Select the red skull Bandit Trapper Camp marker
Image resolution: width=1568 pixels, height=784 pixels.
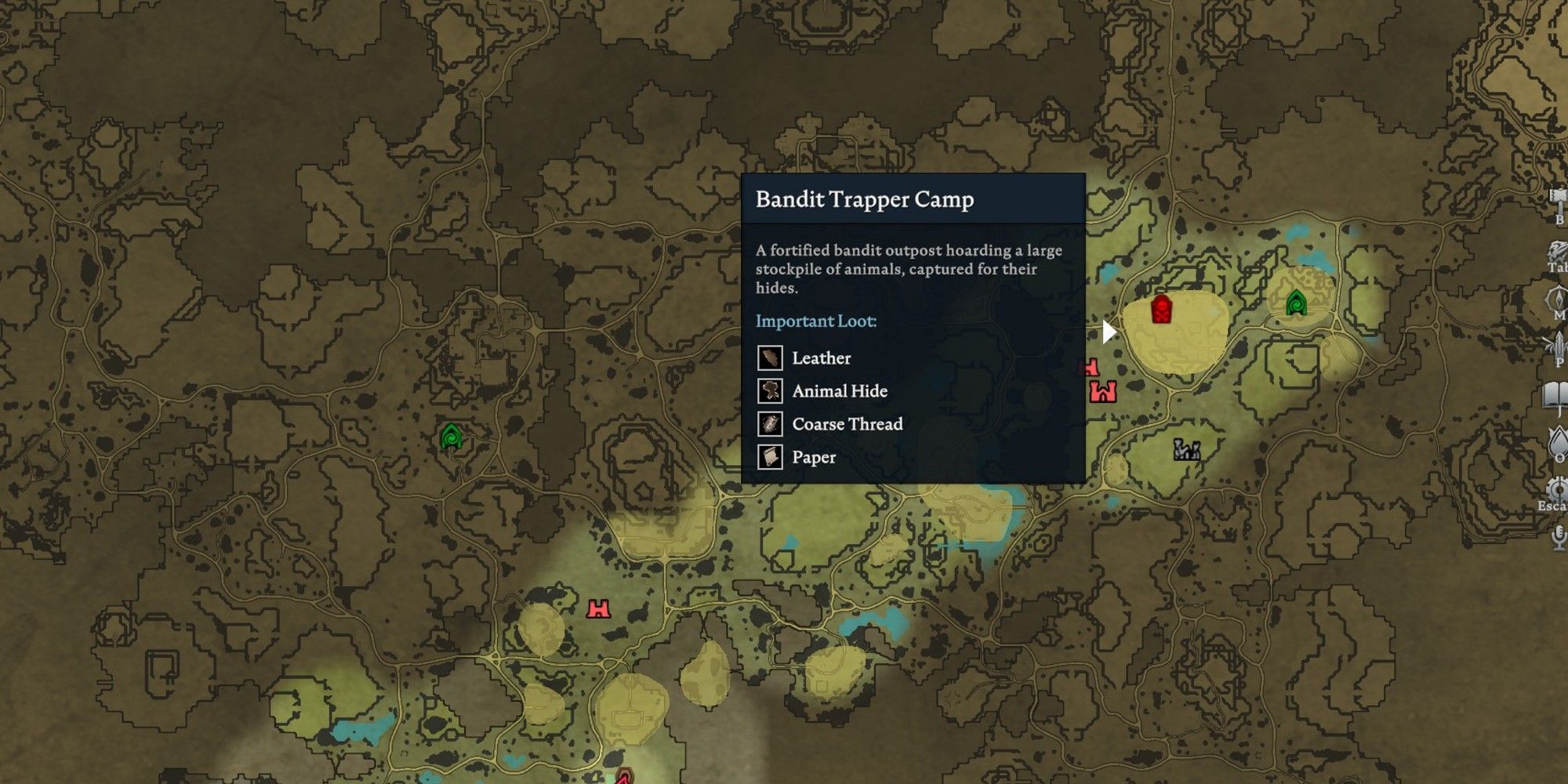1161,309
